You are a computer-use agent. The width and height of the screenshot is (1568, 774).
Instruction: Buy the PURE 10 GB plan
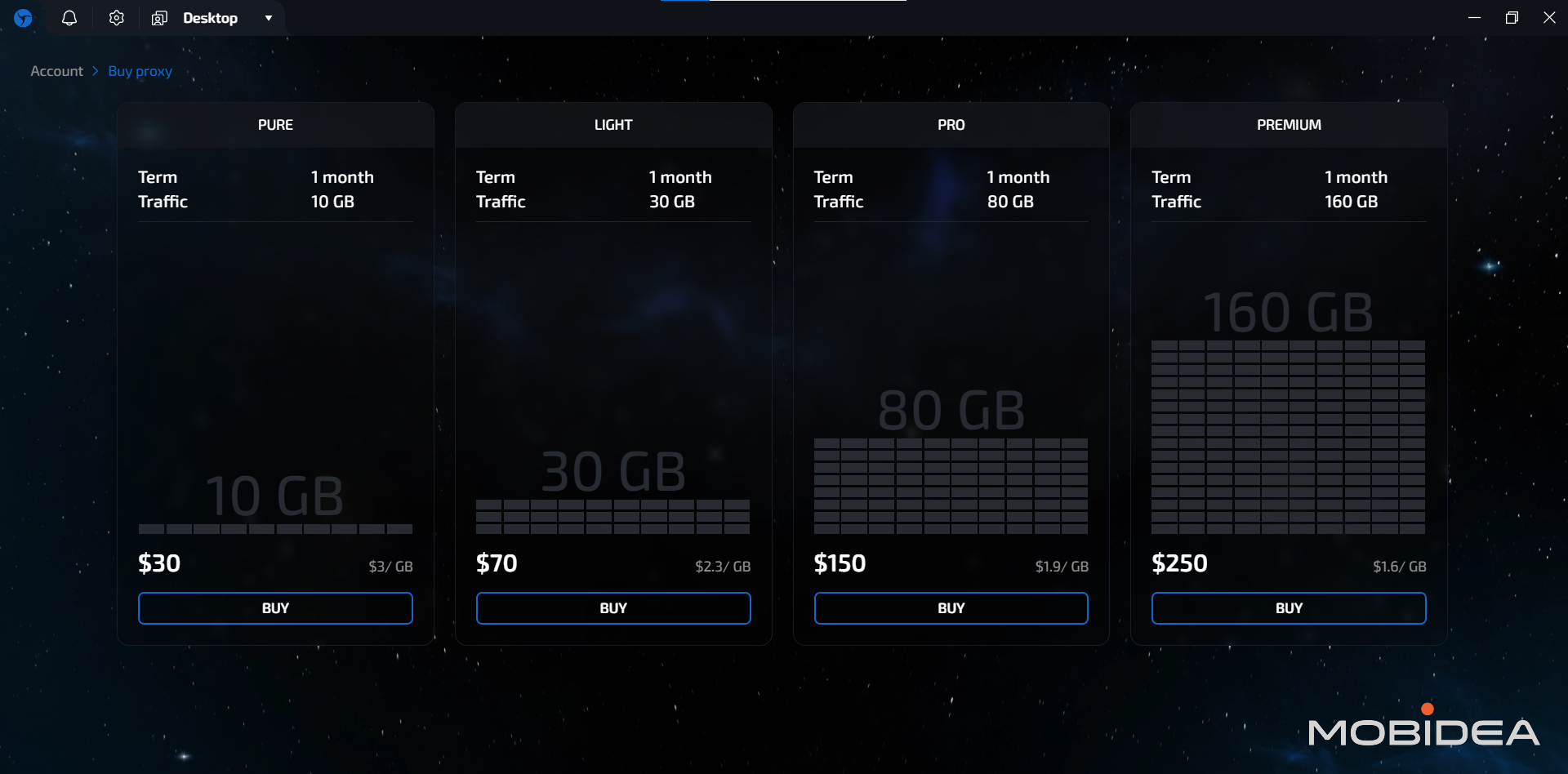(x=275, y=608)
